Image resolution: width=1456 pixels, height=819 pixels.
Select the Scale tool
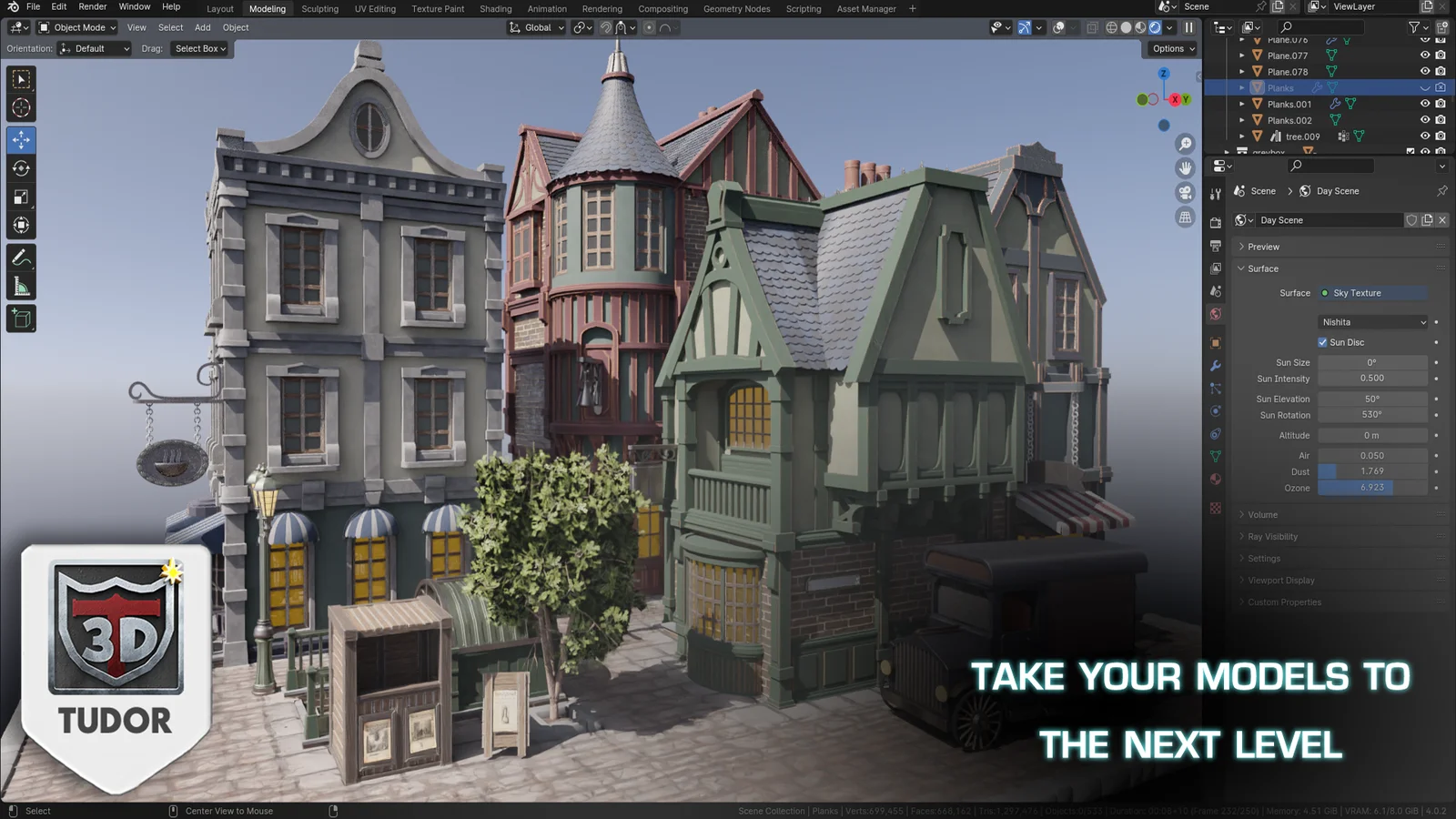20,197
